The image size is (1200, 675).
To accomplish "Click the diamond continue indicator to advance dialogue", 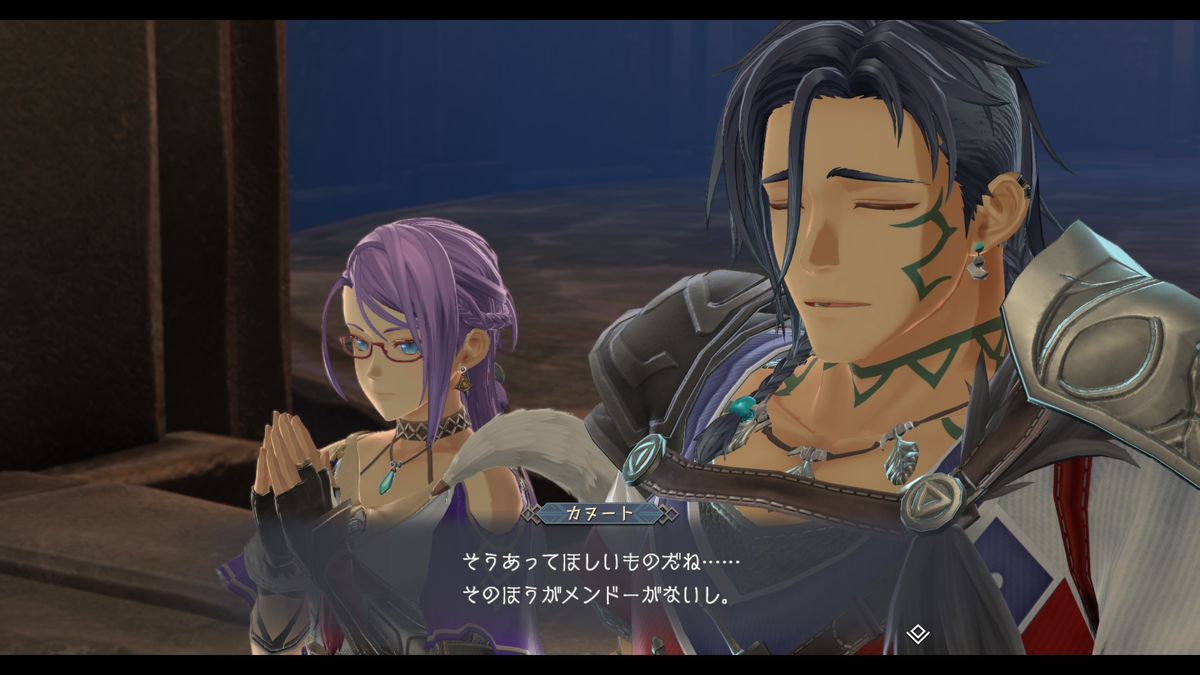I will [918, 633].
